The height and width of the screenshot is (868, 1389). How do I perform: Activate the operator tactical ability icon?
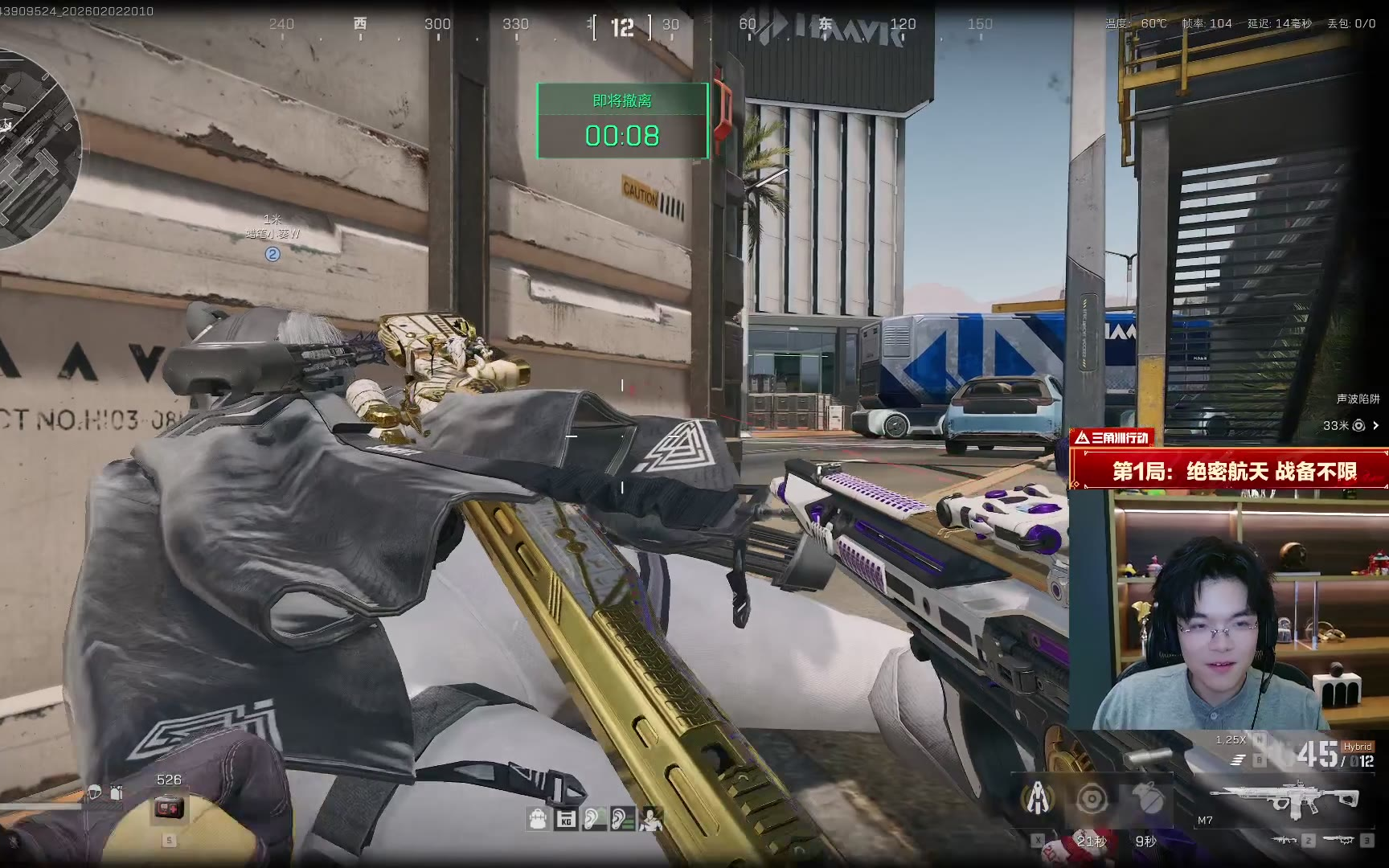tap(1038, 799)
